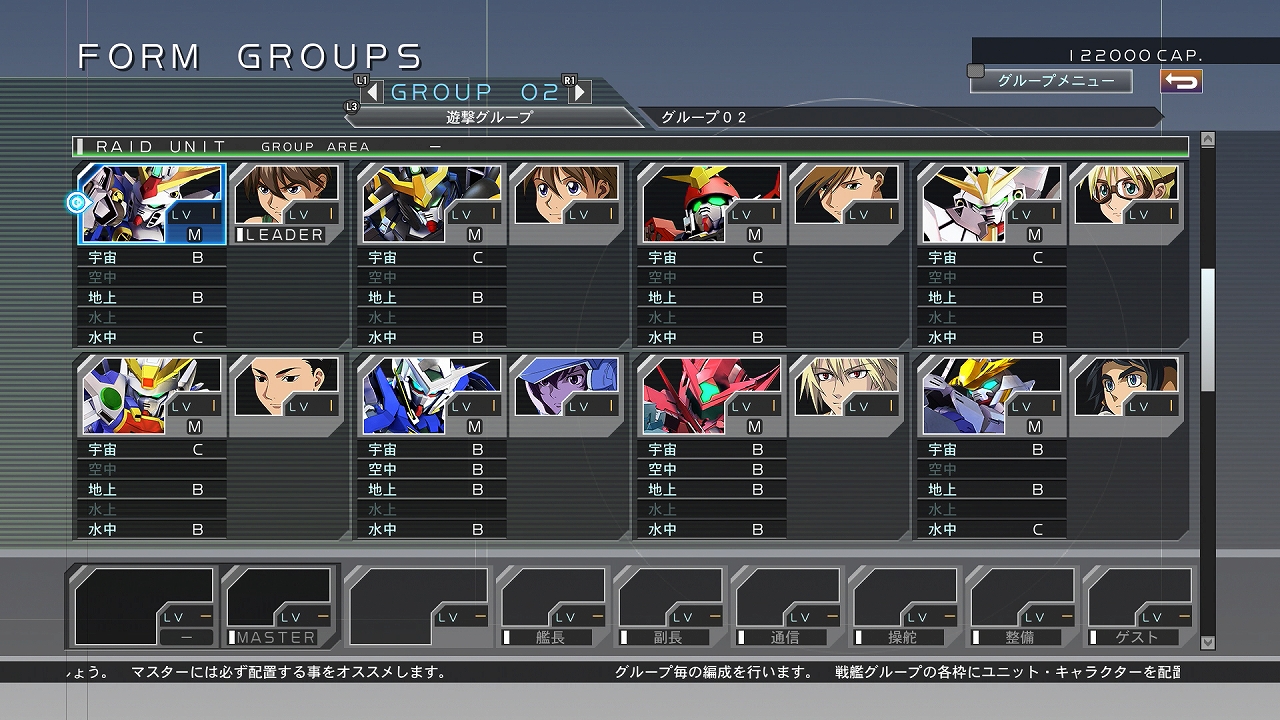Click the L3 button icon above the group tabs
Image resolution: width=1280 pixels, height=720 pixels.
point(351,104)
